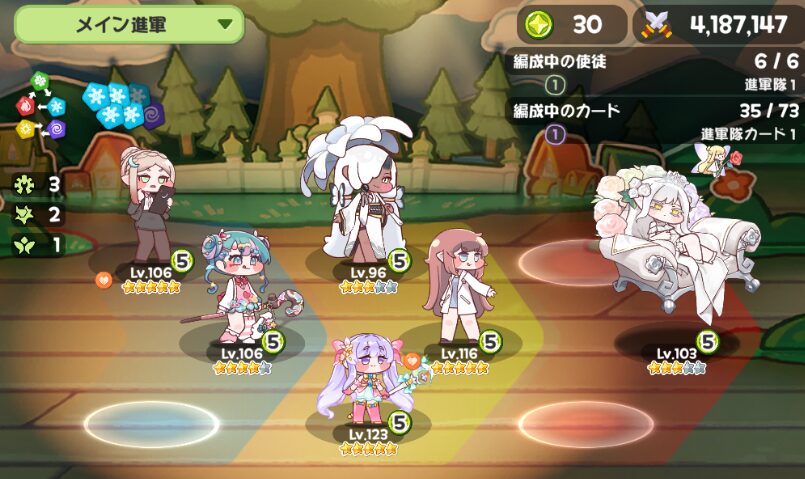Show the element affinity chart
The height and width of the screenshot is (479, 805).
42,107
